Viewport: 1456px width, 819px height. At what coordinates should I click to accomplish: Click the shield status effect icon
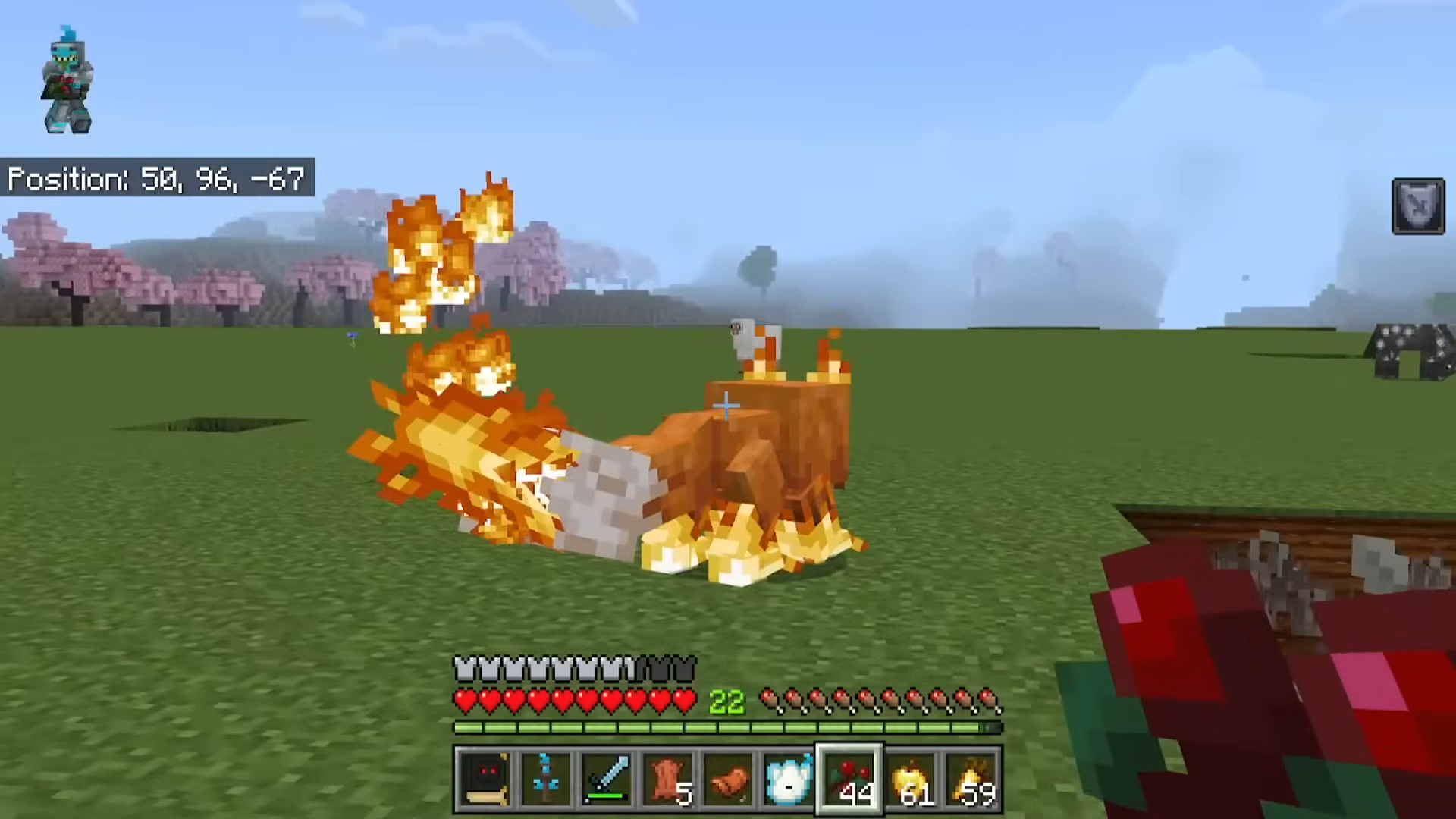pos(1418,206)
